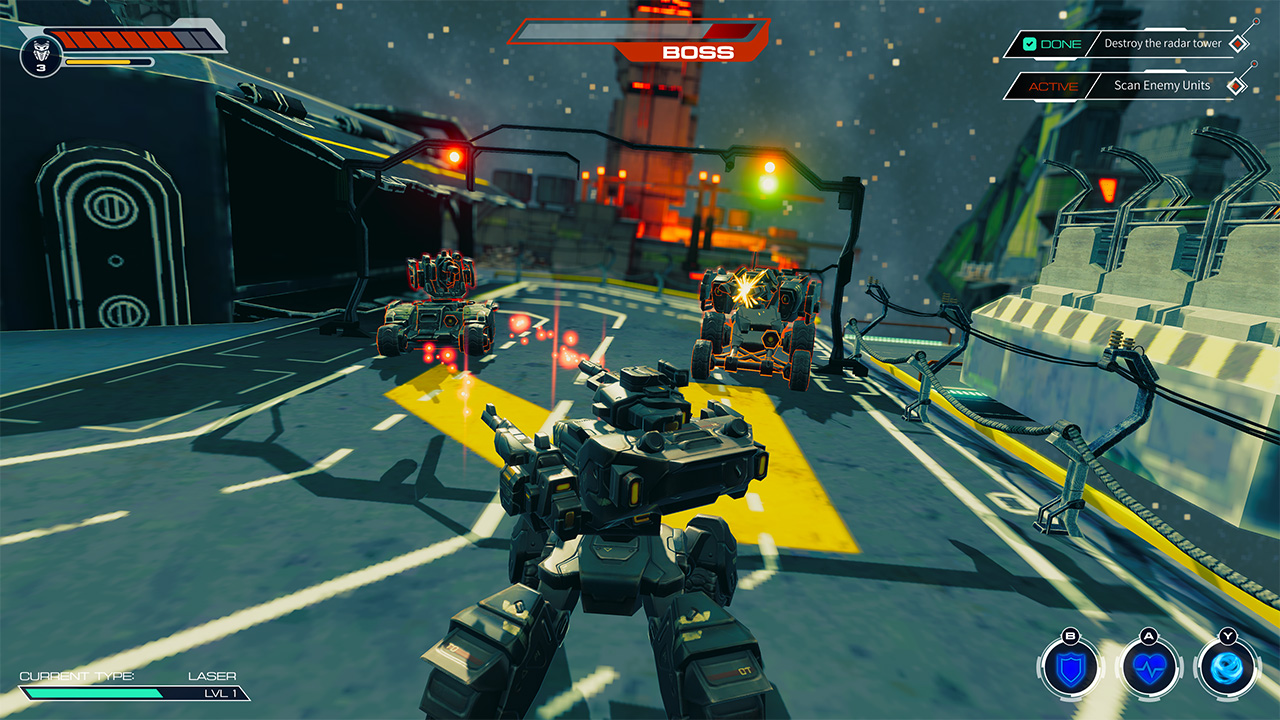Image resolution: width=1280 pixels, height=720 pixels.
Task: Select the red diamond quest waypoint marker
Action: click(x=1240, y=43)
